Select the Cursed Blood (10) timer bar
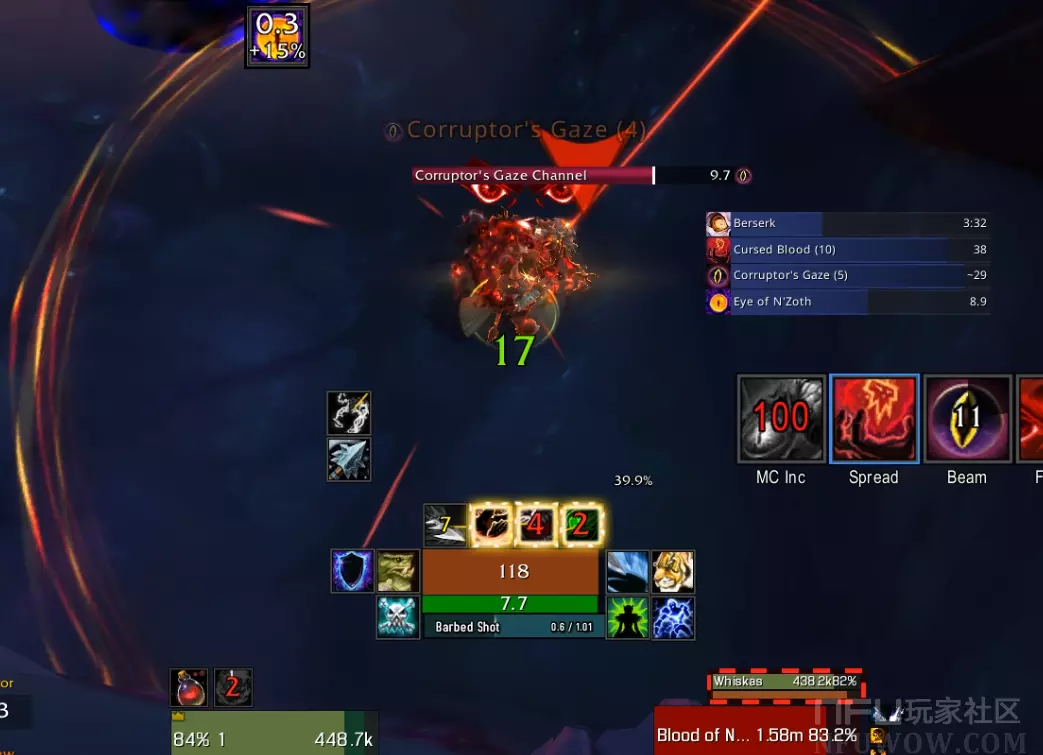Image resolution: width=1043 pixels, height=755 pixels. point(847,249)
